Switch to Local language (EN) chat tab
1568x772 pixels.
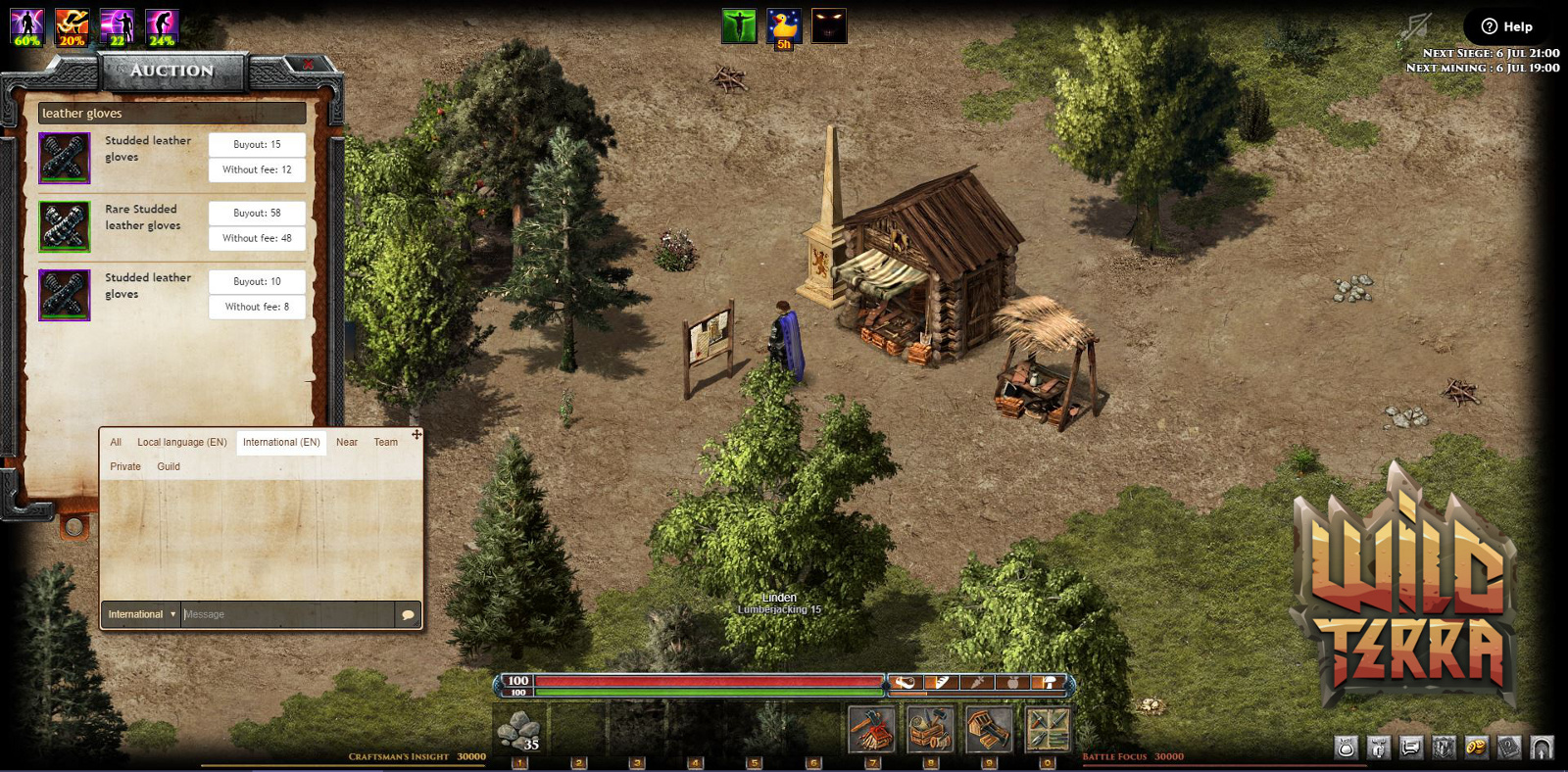click(182, 442)
